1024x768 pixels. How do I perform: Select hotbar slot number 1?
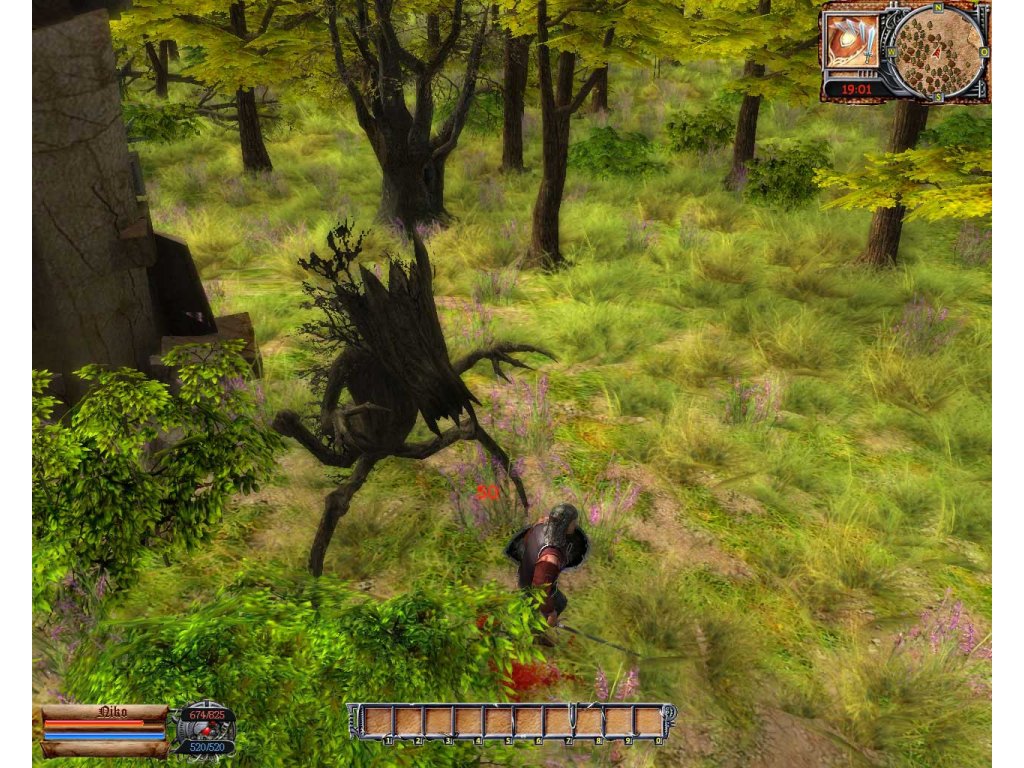(378, 721)
